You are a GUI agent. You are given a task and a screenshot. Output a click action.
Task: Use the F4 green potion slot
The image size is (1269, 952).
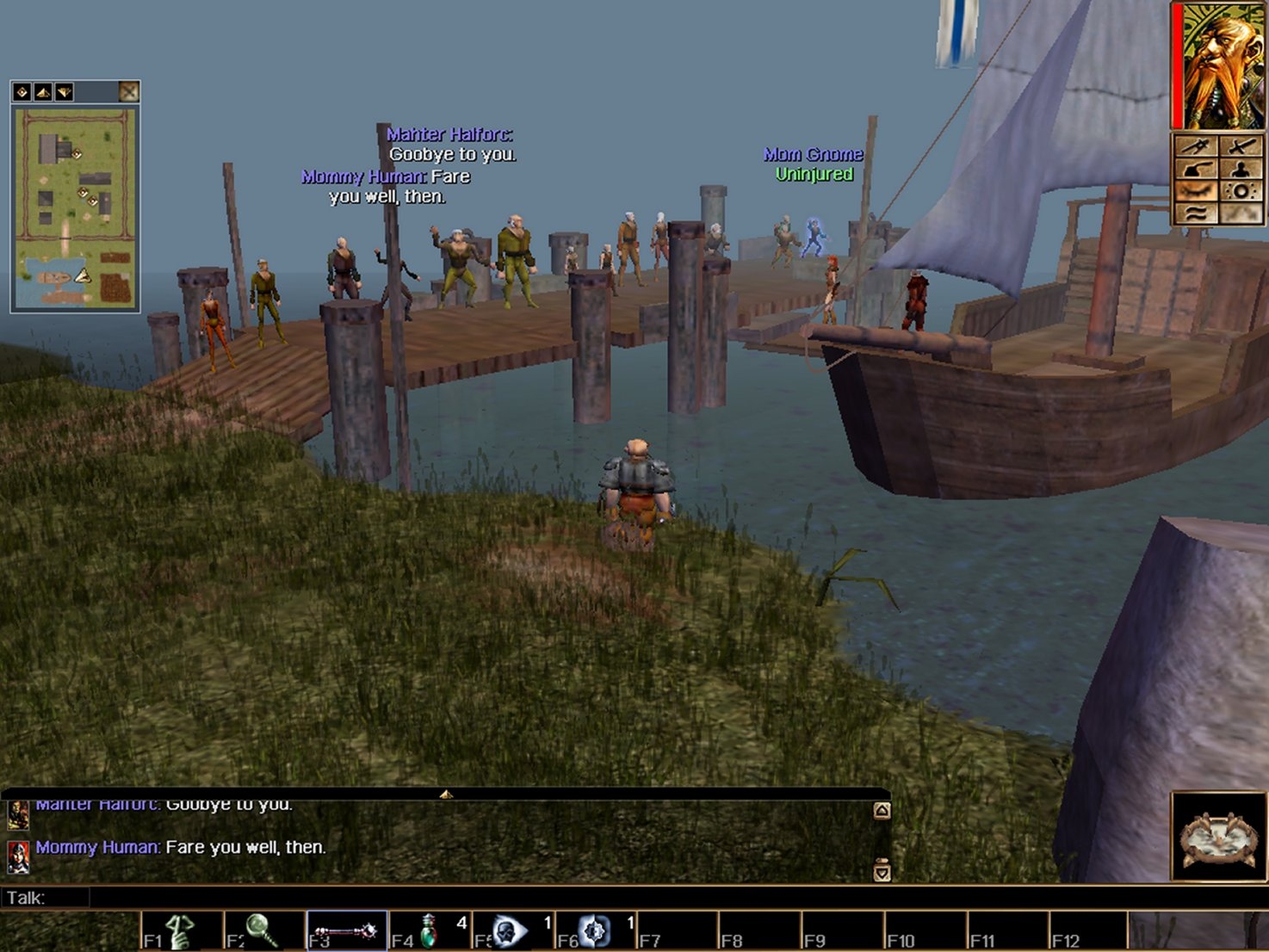click(x=429, y=931)
